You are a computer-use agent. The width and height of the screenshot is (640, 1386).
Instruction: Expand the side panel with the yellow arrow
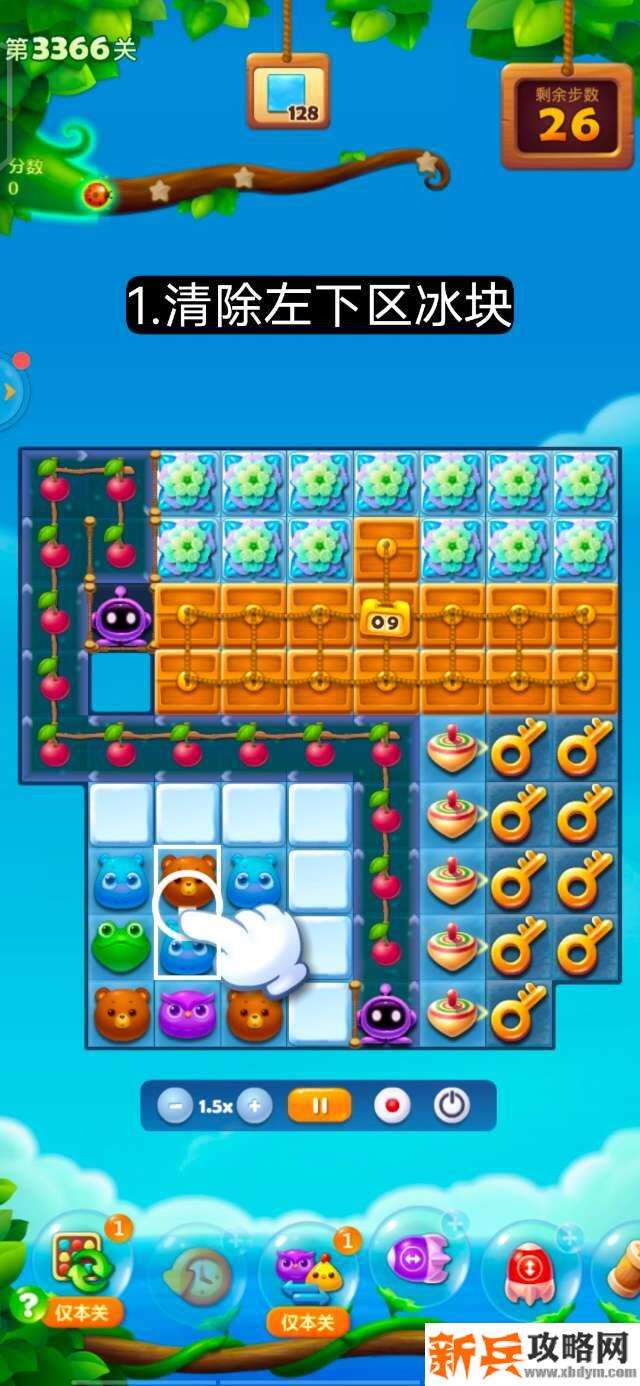(x=10, y=391)
